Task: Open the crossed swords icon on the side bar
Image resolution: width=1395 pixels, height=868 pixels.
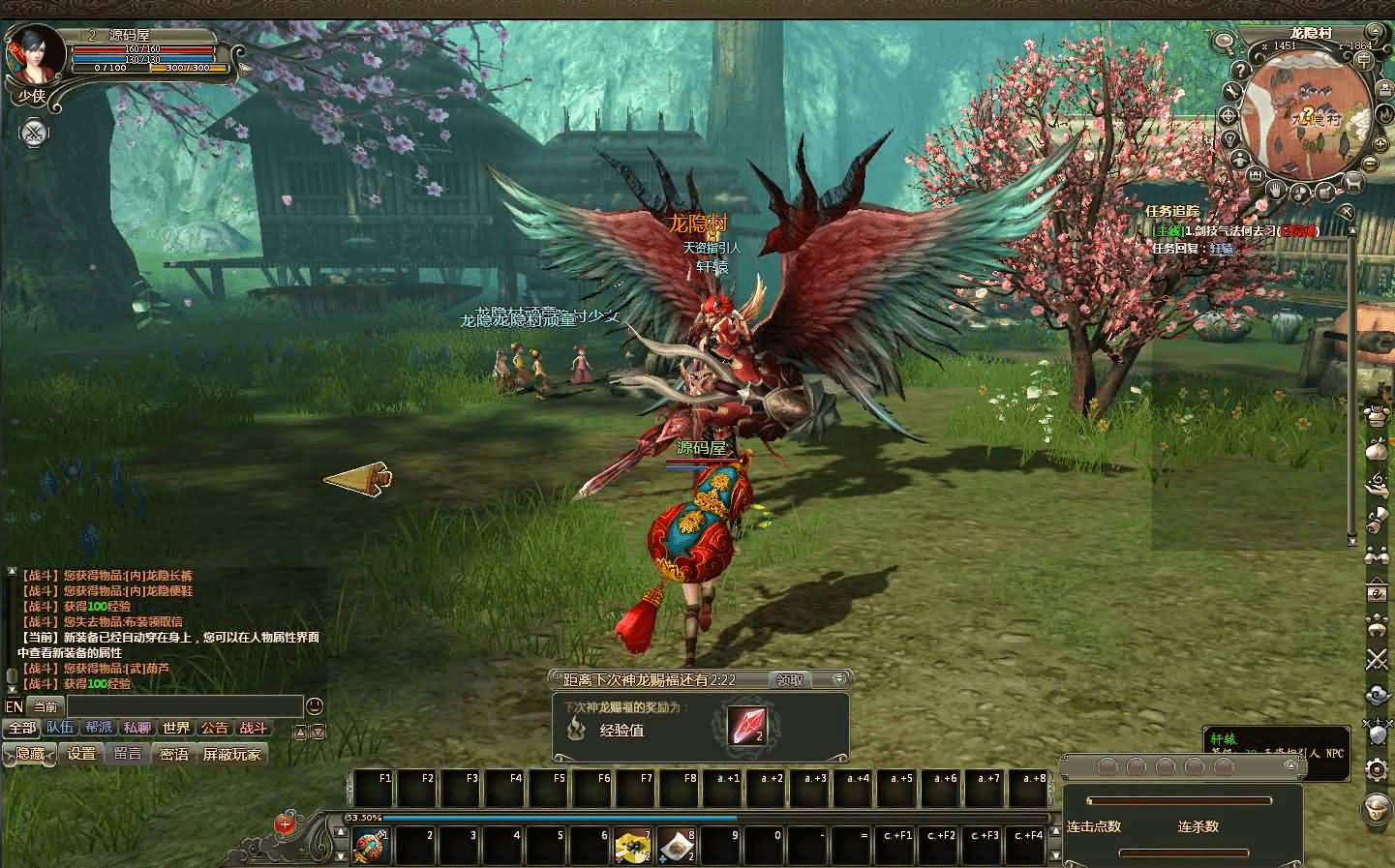Action: click(x=1377, y=660)
